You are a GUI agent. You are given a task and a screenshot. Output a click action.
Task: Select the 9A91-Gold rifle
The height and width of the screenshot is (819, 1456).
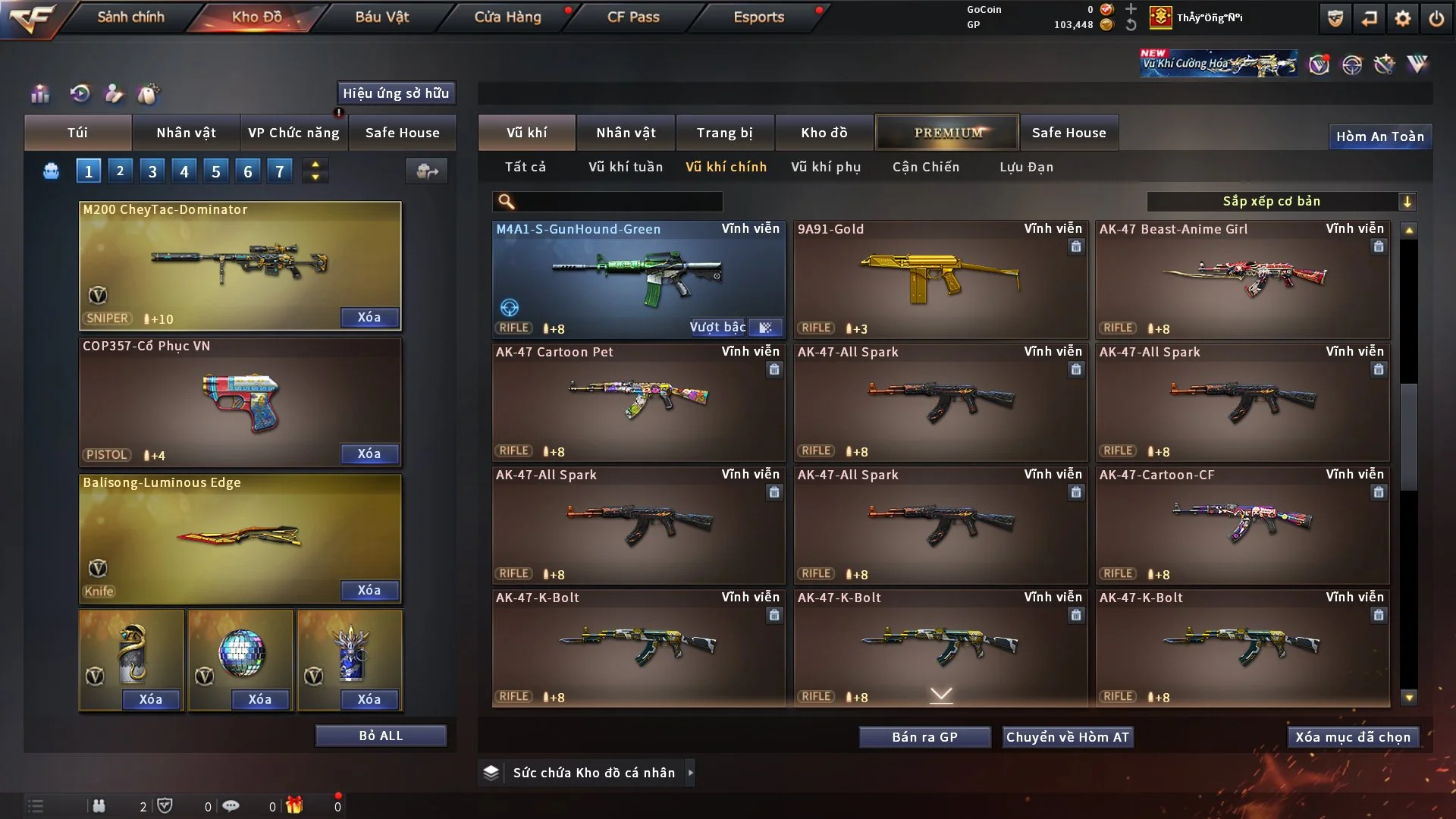click(x=940, y=281)
